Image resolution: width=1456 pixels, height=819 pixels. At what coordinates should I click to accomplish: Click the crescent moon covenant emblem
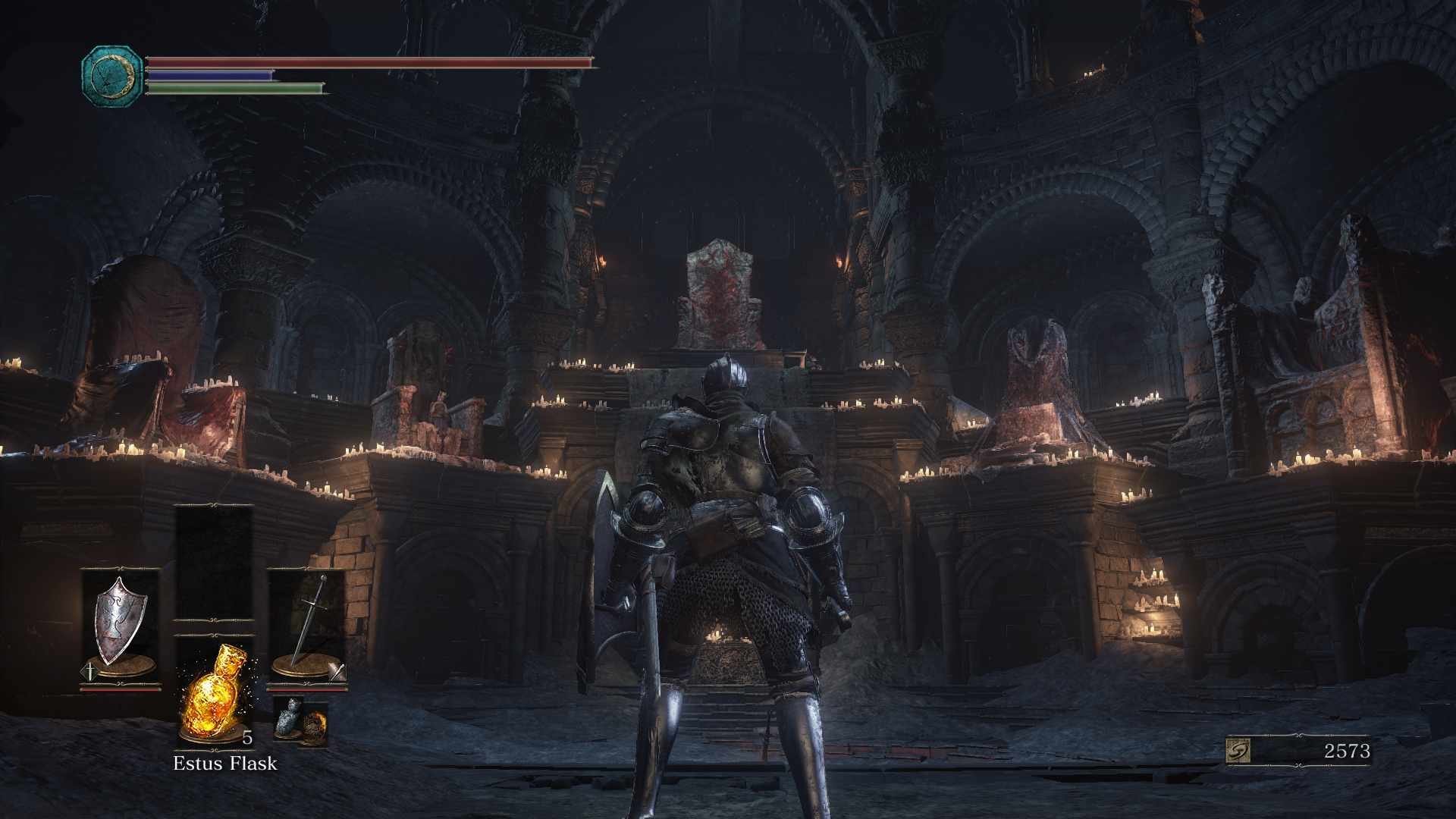pos(112,76)
